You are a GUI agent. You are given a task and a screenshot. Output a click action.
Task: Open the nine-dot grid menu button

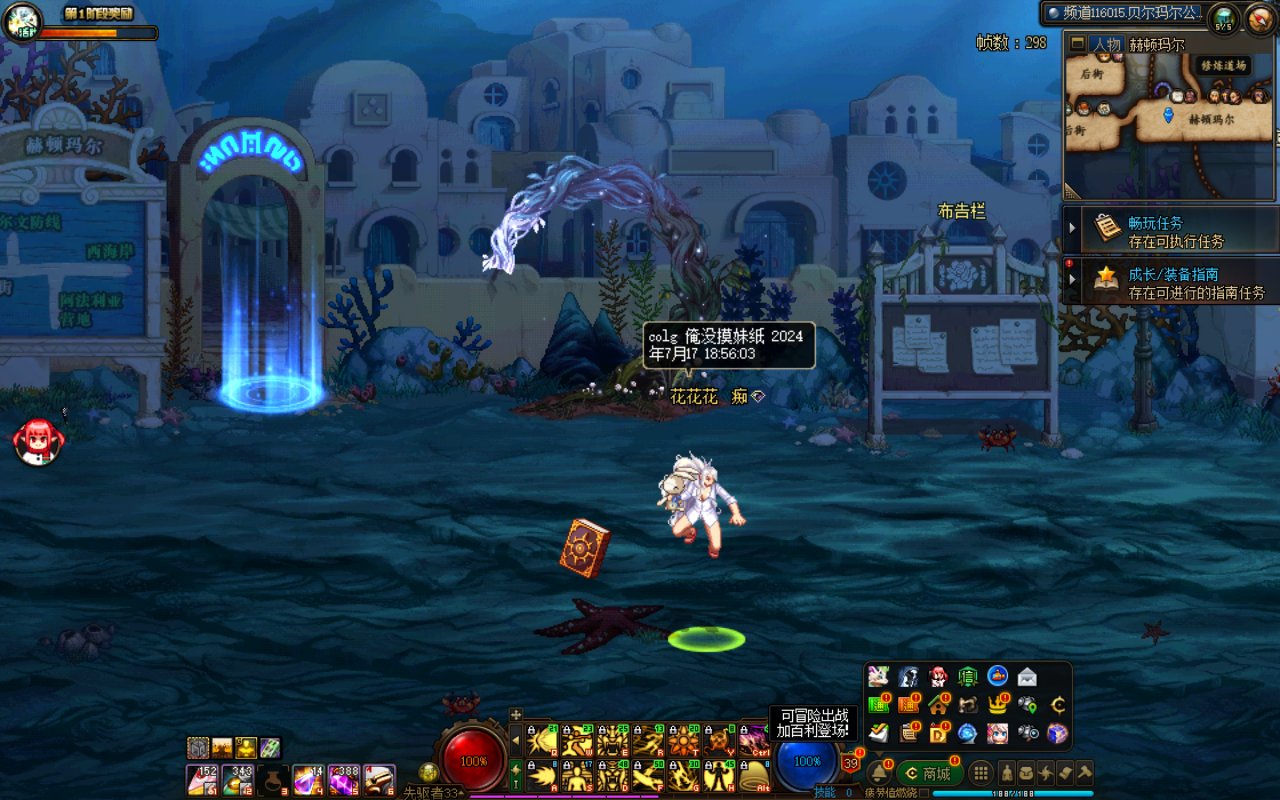point(982,773)
